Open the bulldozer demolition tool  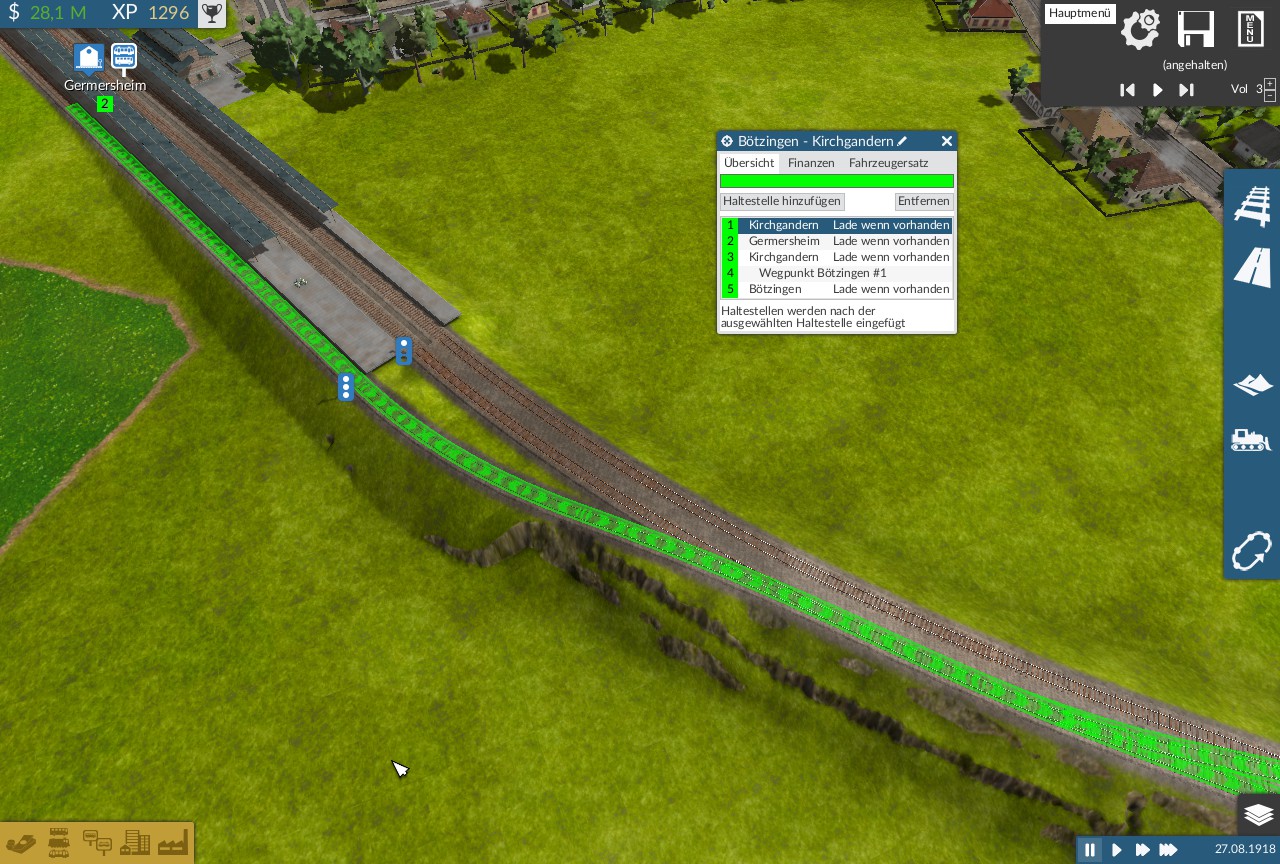point(1252,441)
